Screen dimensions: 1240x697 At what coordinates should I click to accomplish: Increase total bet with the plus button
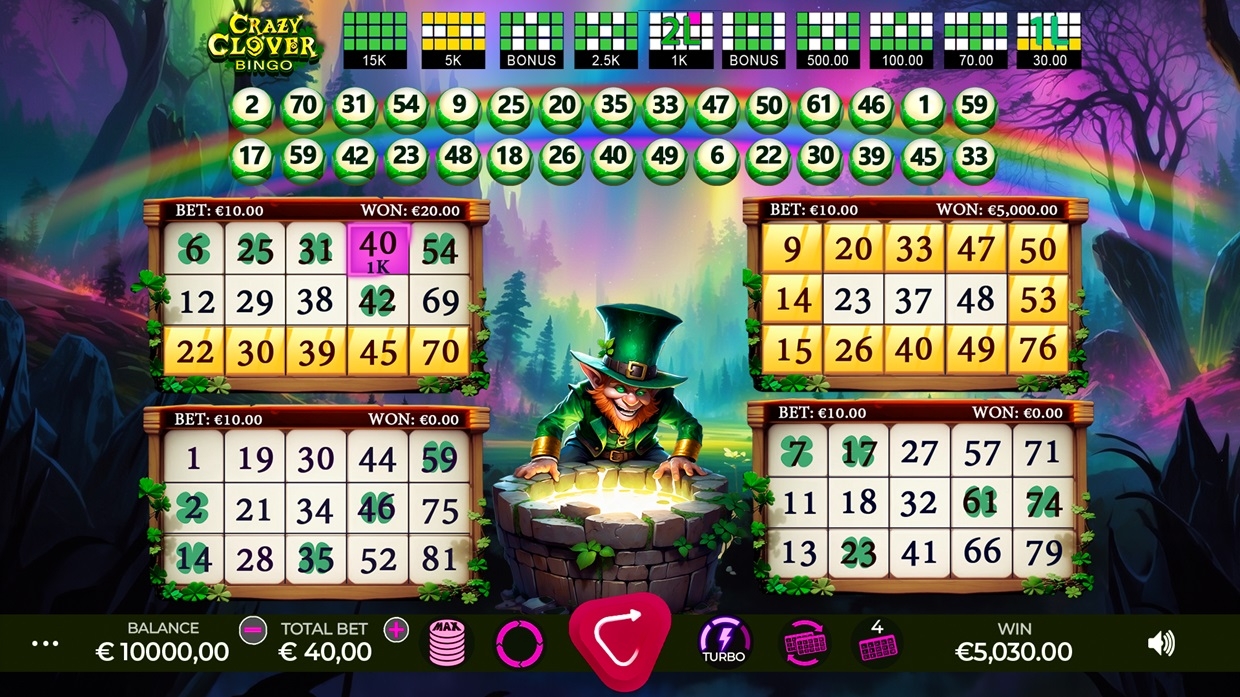(397, 630)
